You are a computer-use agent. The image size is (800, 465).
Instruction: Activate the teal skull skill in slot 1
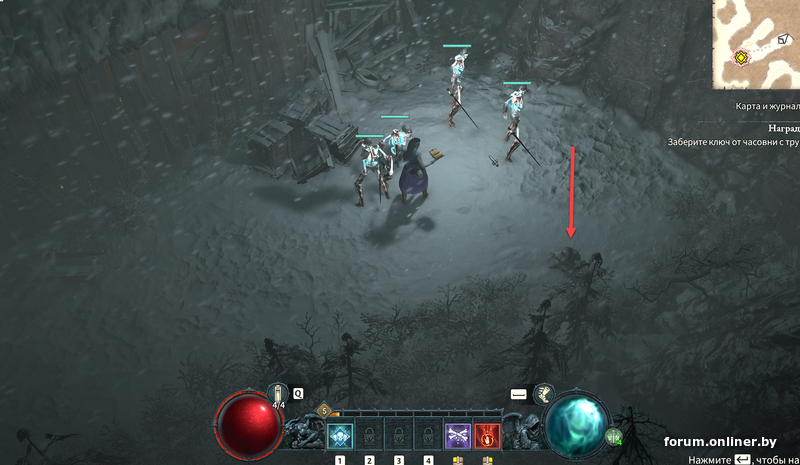(340, 436)
